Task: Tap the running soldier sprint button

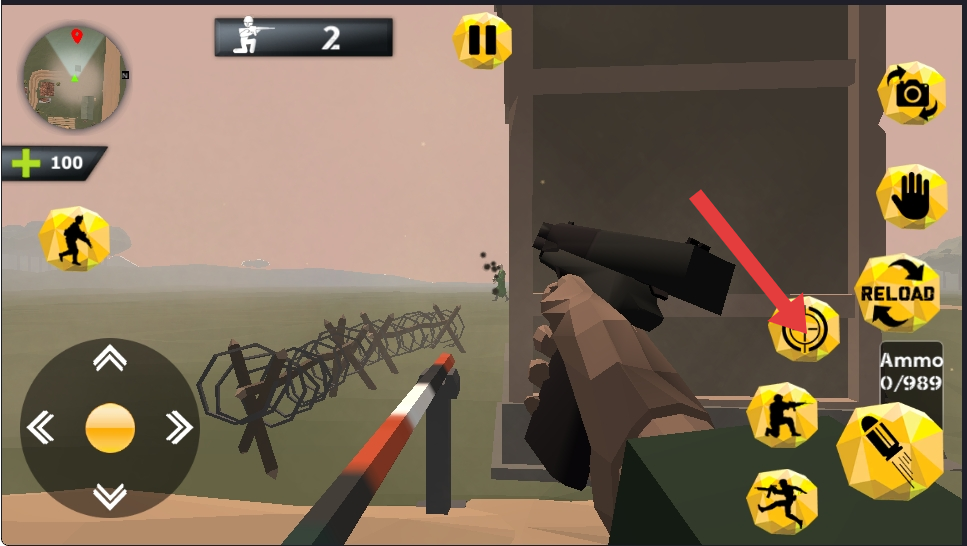Action: pyautogui.click(x=782, y=500)
